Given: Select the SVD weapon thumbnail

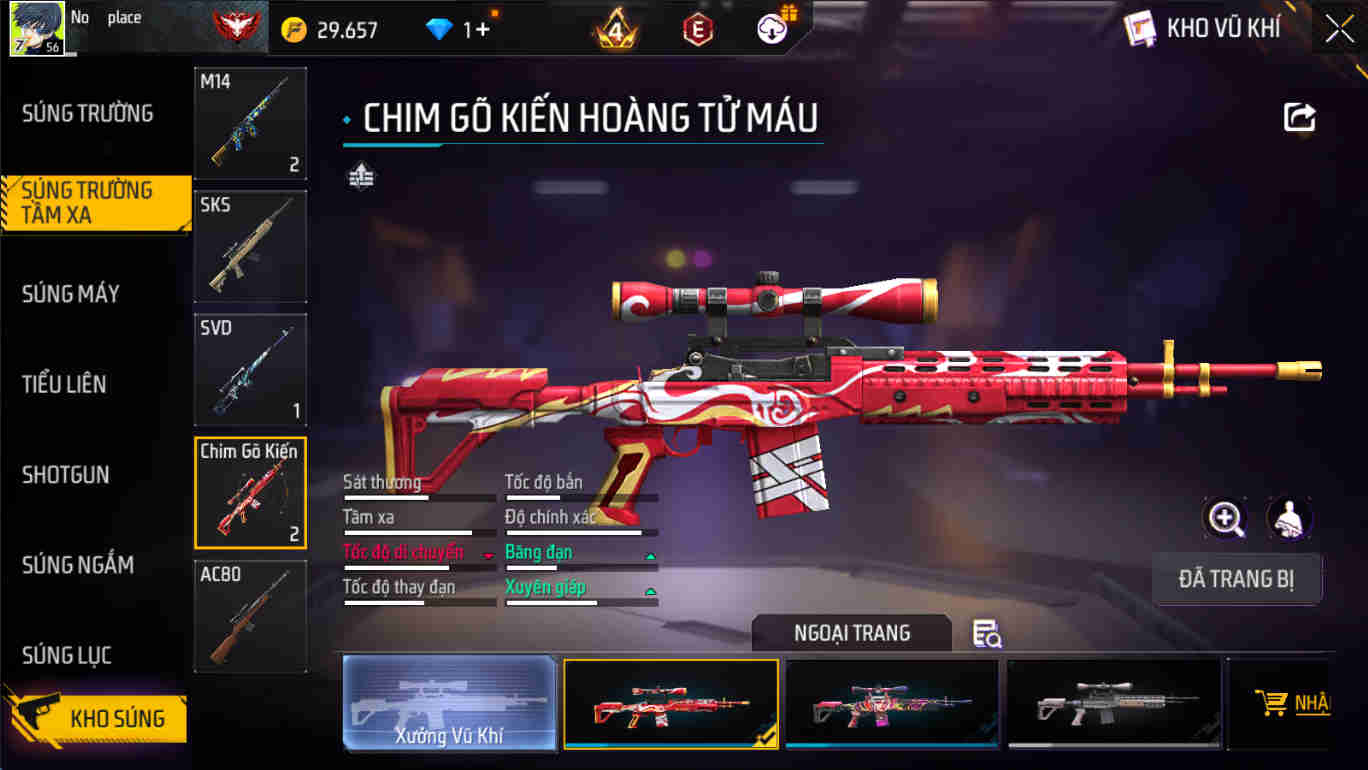Looking at the screenshot, I should (250, 370).
